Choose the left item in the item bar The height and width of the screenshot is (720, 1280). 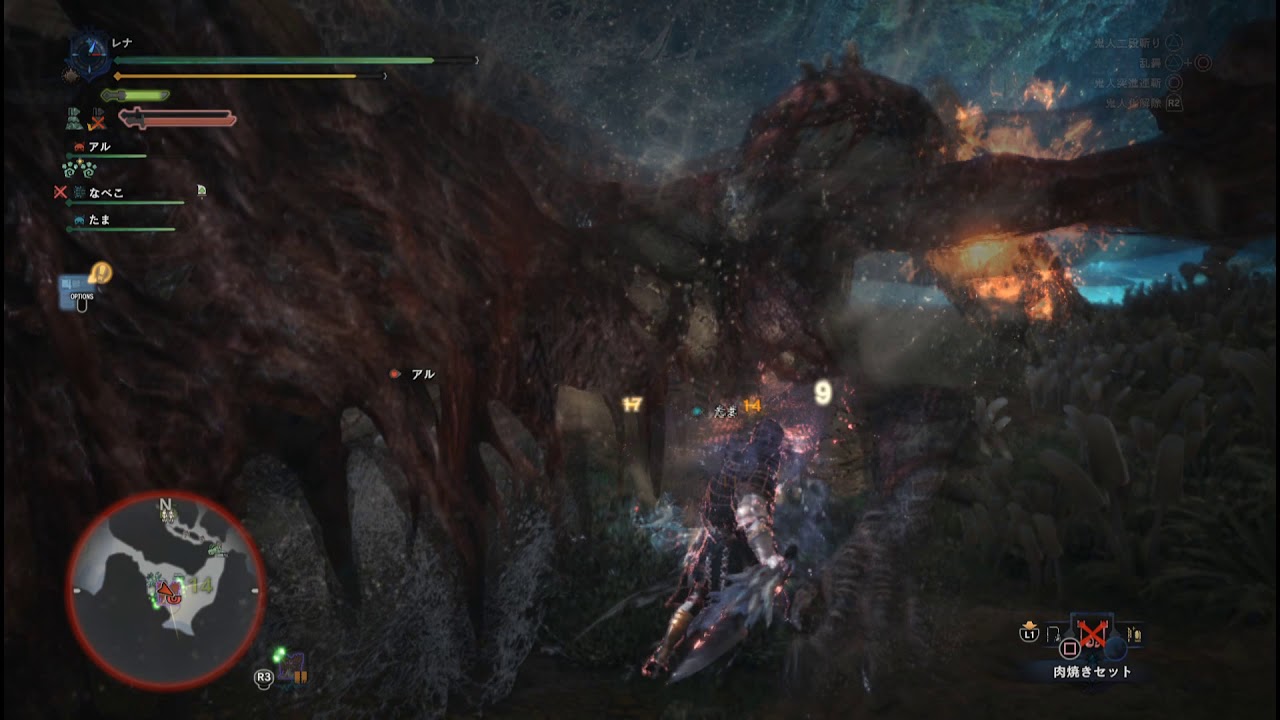[x=1054, y=633]
